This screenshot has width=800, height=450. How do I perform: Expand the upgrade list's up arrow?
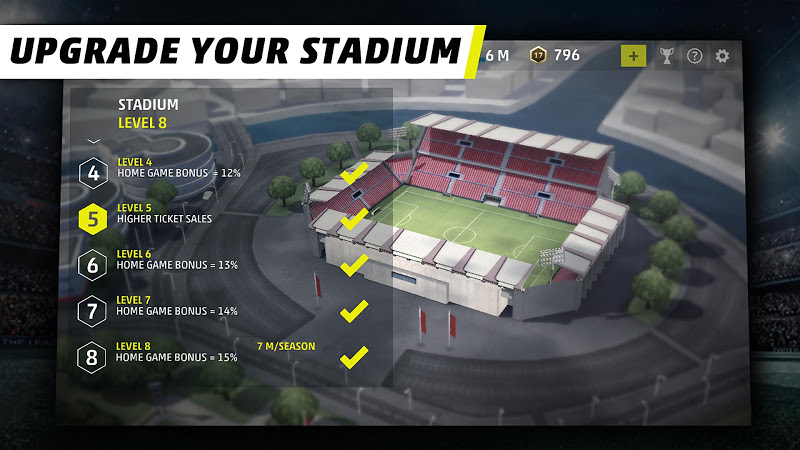click(94, 141)
